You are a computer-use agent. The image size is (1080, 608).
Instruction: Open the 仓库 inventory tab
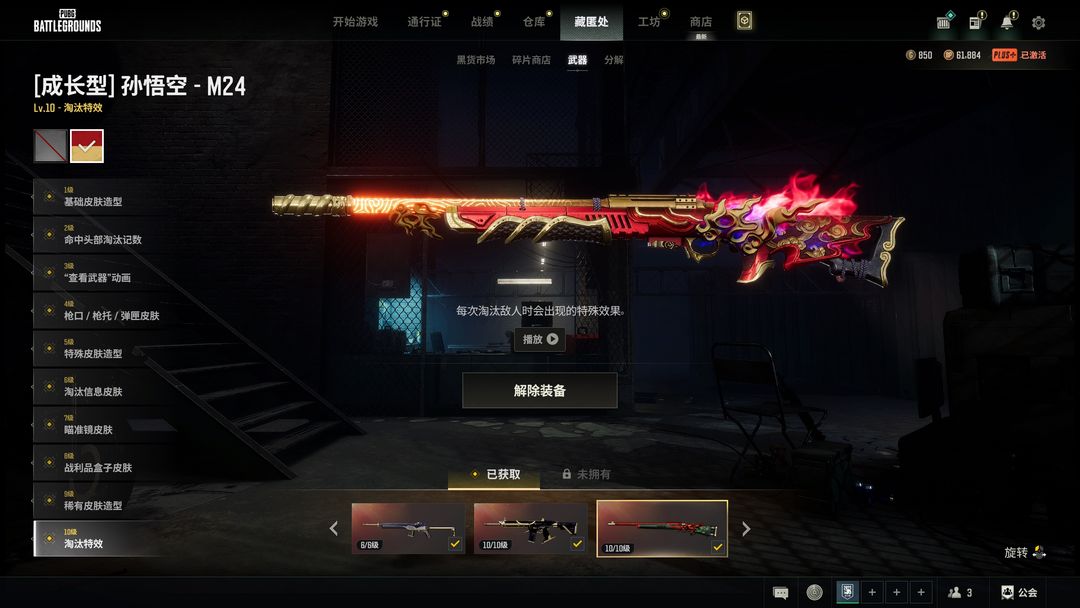pos(534,22)
